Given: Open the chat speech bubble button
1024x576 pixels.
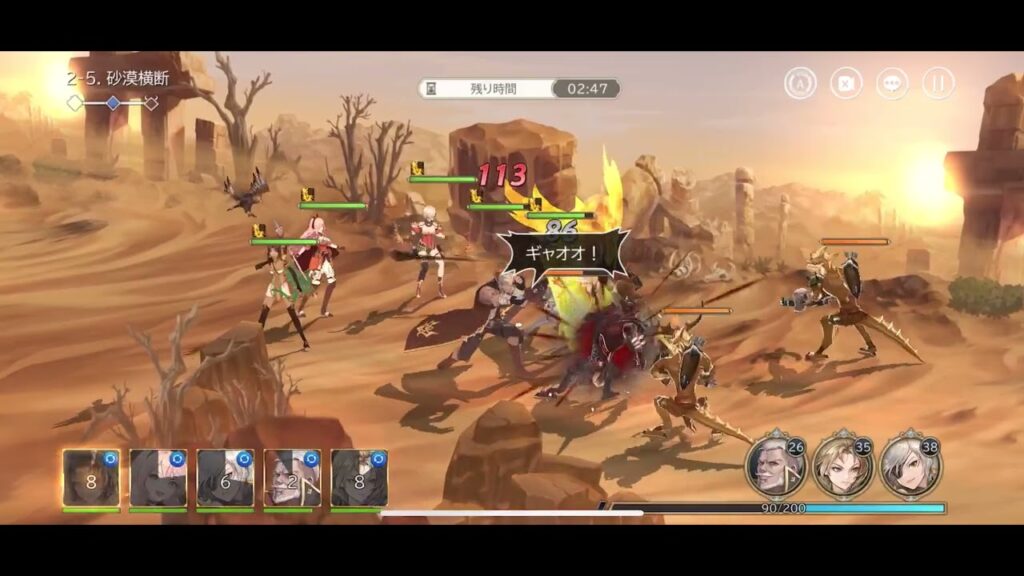Looking at the screenshot, I should click(x=892, y=83).
